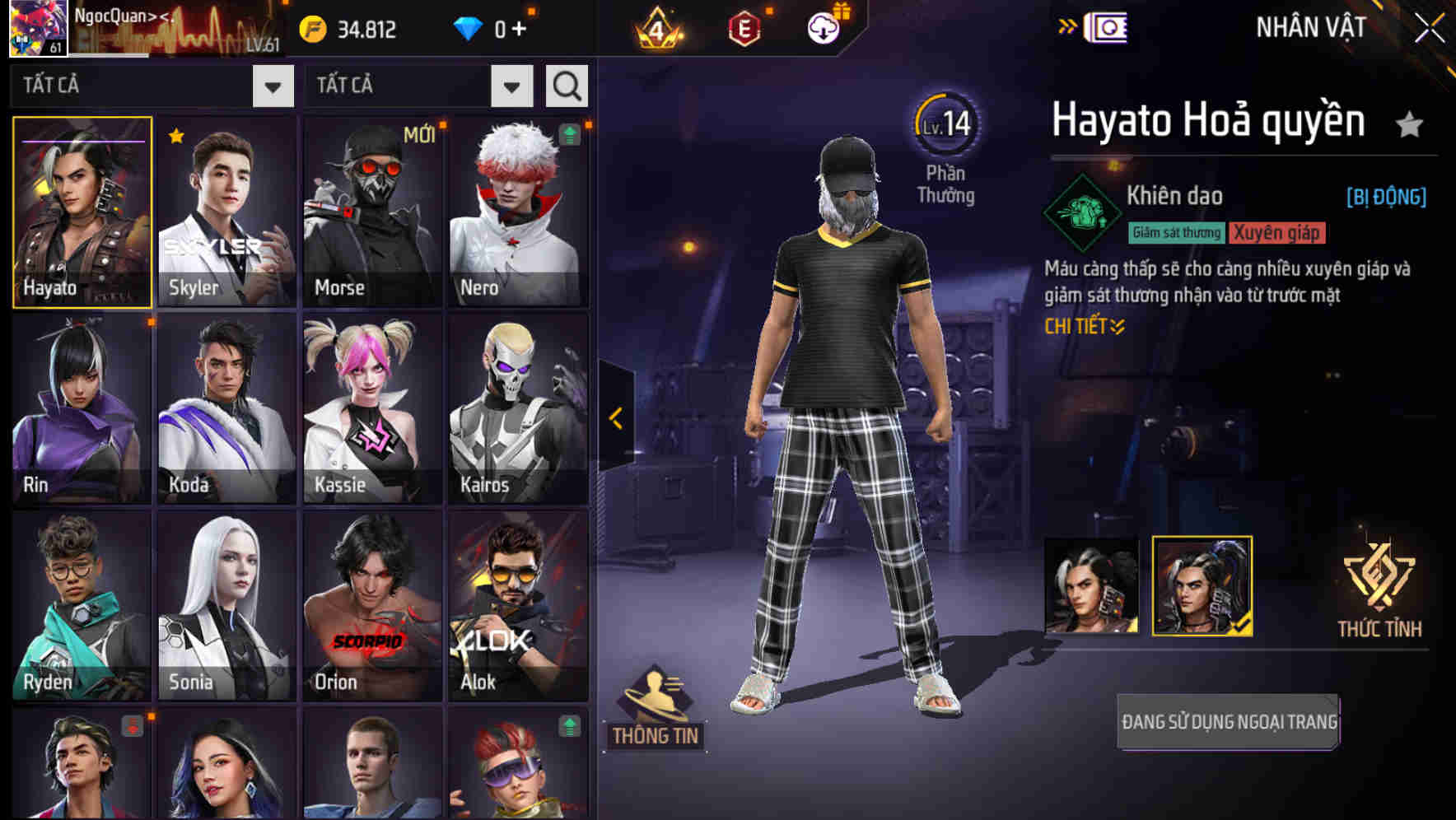The height and width of the screenshot is (820, 1456).
Task: Click the cloud download gift icon
Action: tap(824, 30)
